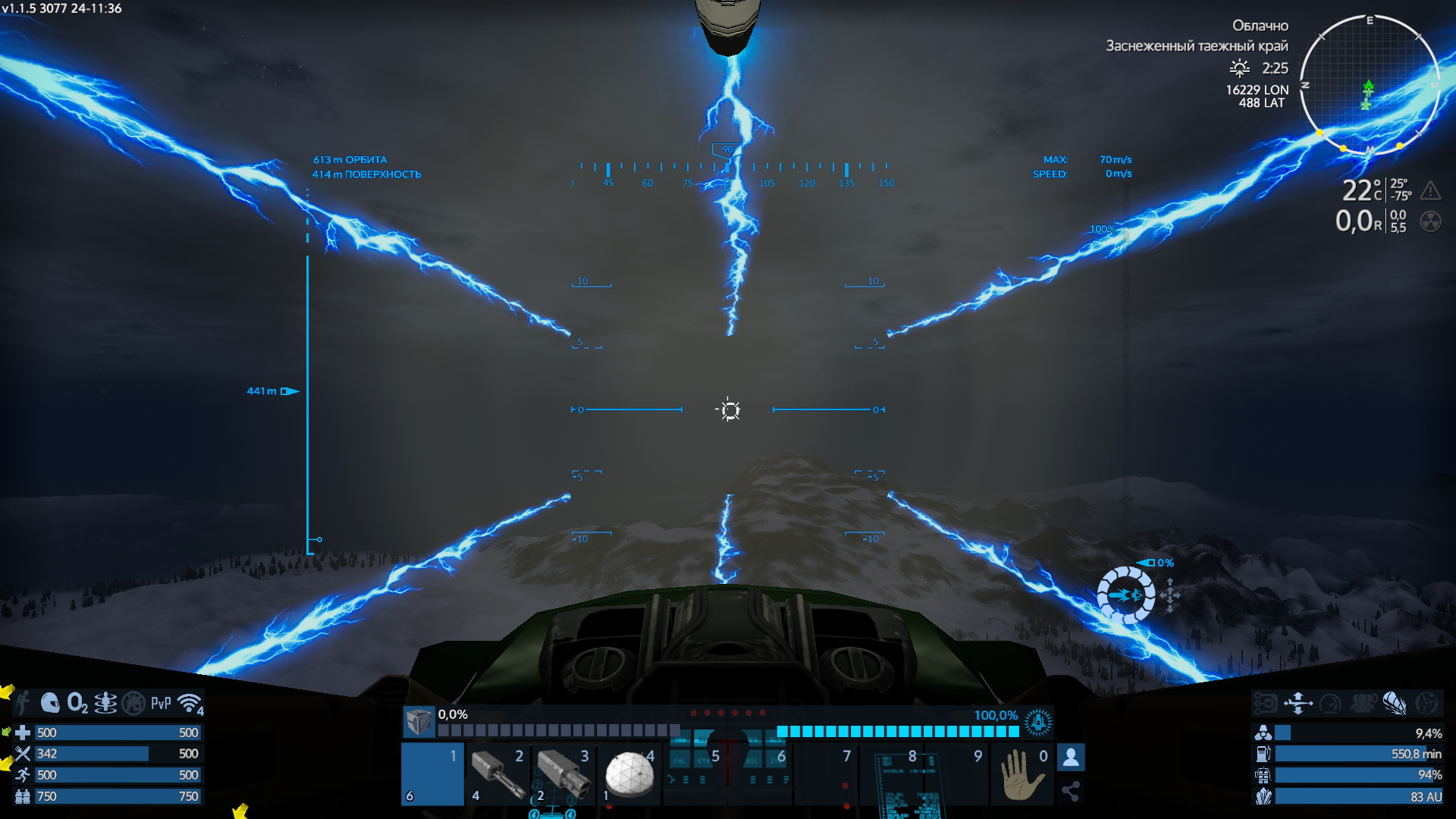
Task: Open the player profile toolbar button
Action: [1071, 757]
